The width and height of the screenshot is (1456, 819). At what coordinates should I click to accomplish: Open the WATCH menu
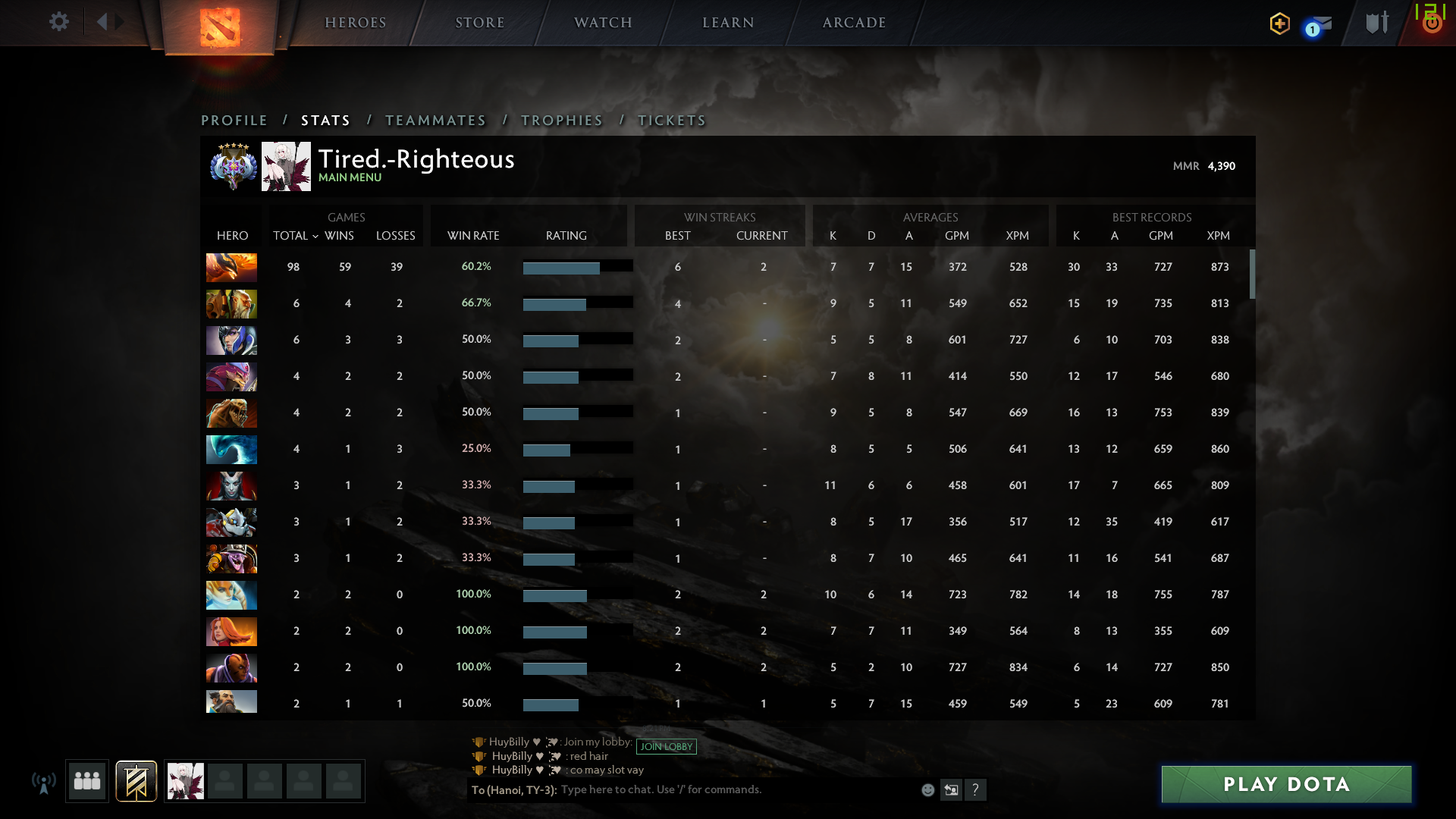pyautogui.click(x=601, y=22)
